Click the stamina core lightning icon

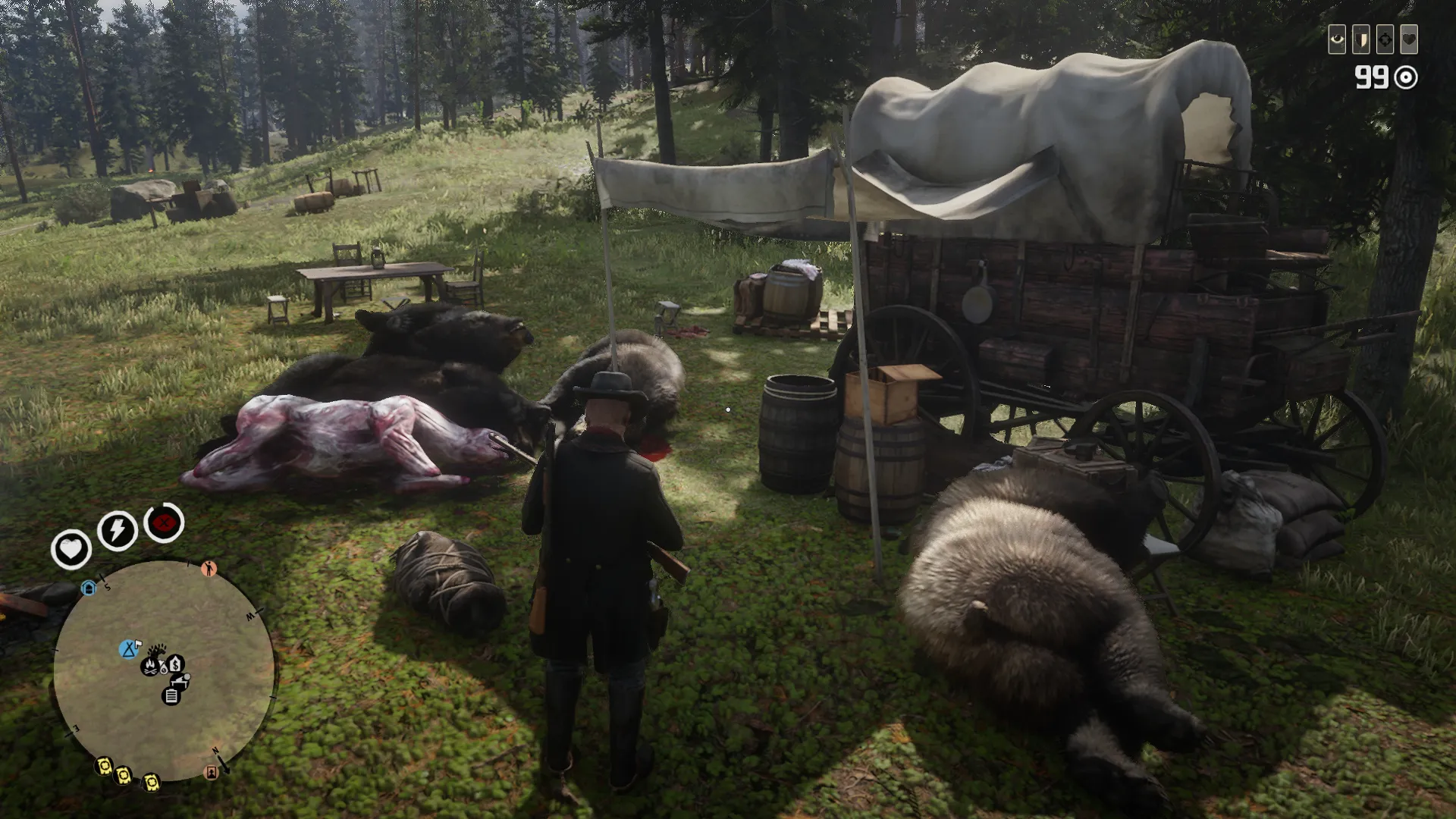(117, 529)
